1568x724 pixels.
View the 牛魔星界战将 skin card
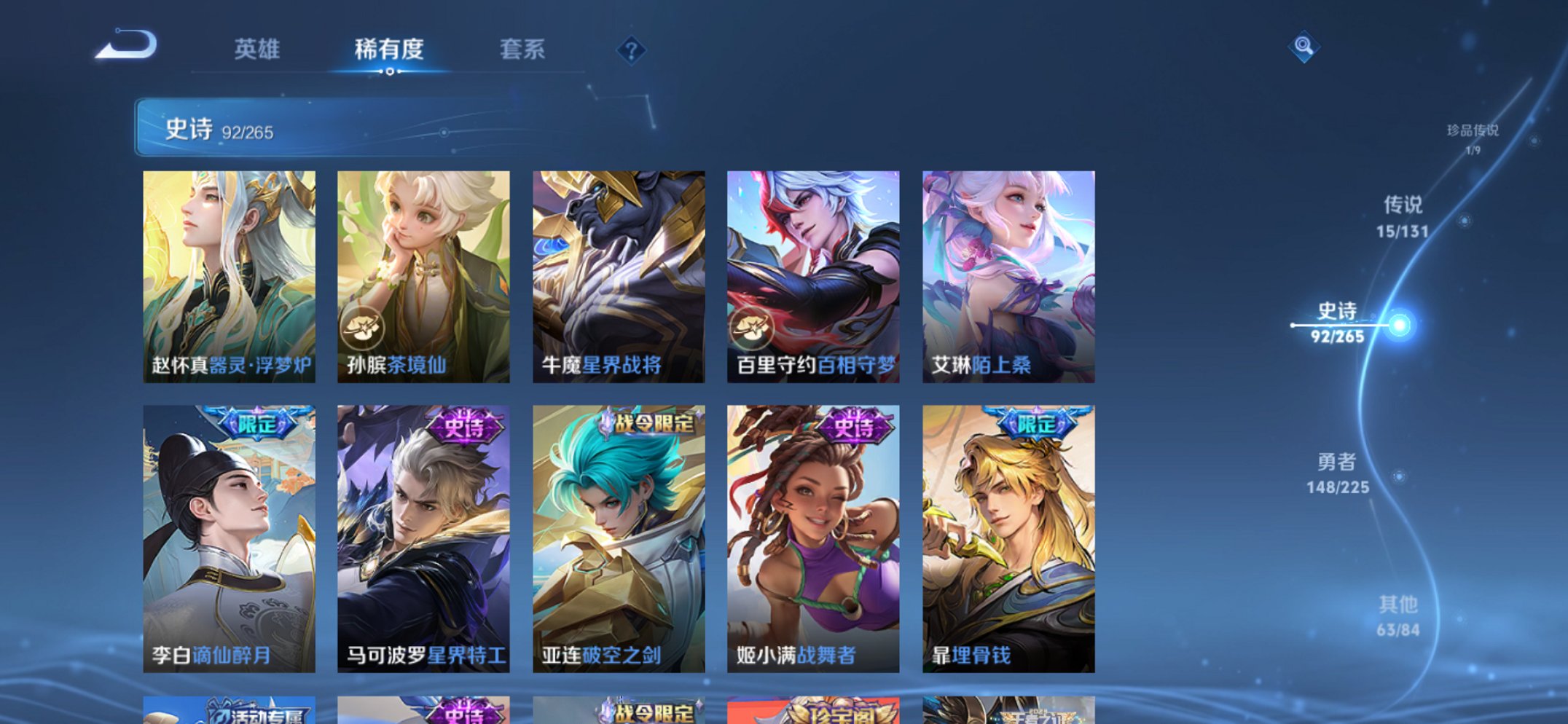618,275
